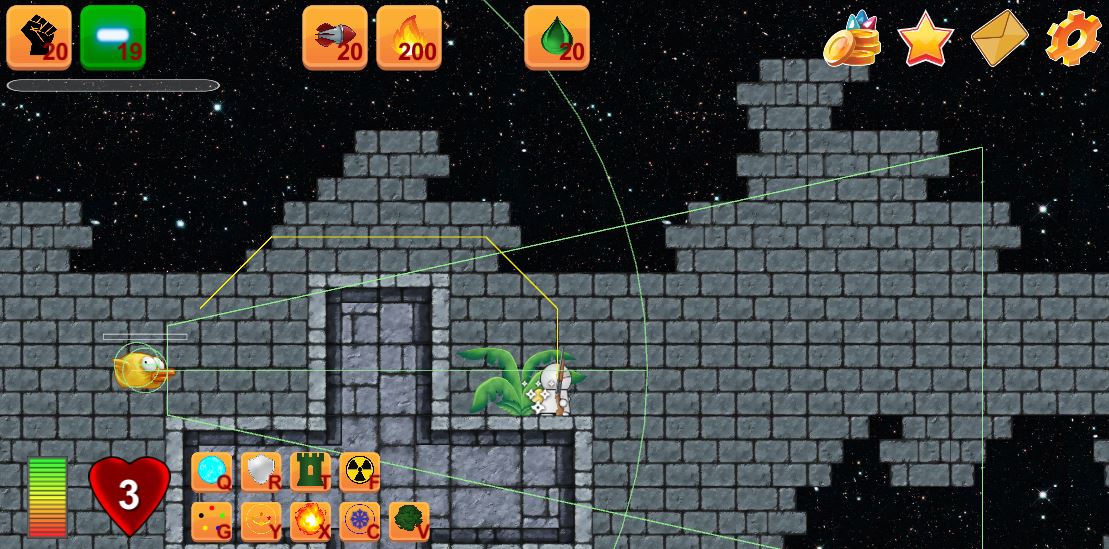Activate the green tower T ability
The image size is (1109, 549).
[310, 471]
